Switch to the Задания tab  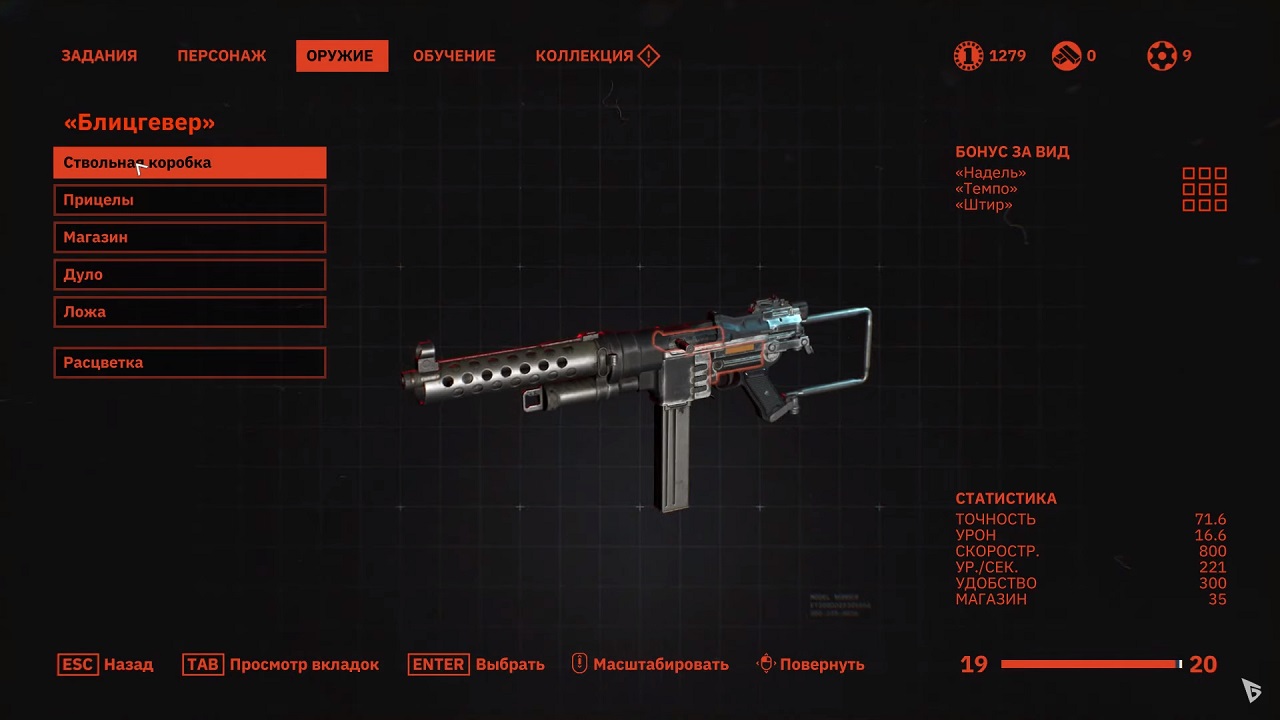99,56
